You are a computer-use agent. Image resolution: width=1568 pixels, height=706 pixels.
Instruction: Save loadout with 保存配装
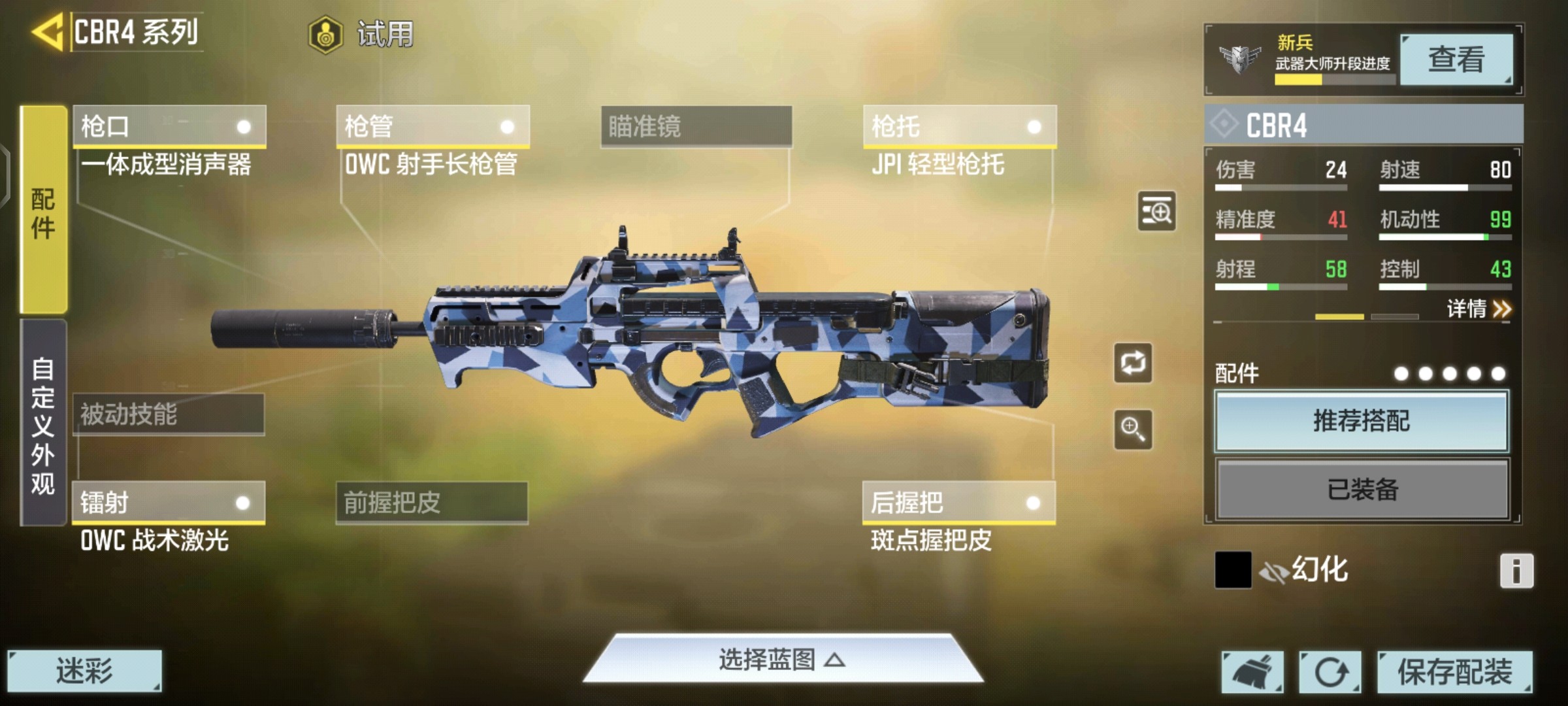point(1454,671)
